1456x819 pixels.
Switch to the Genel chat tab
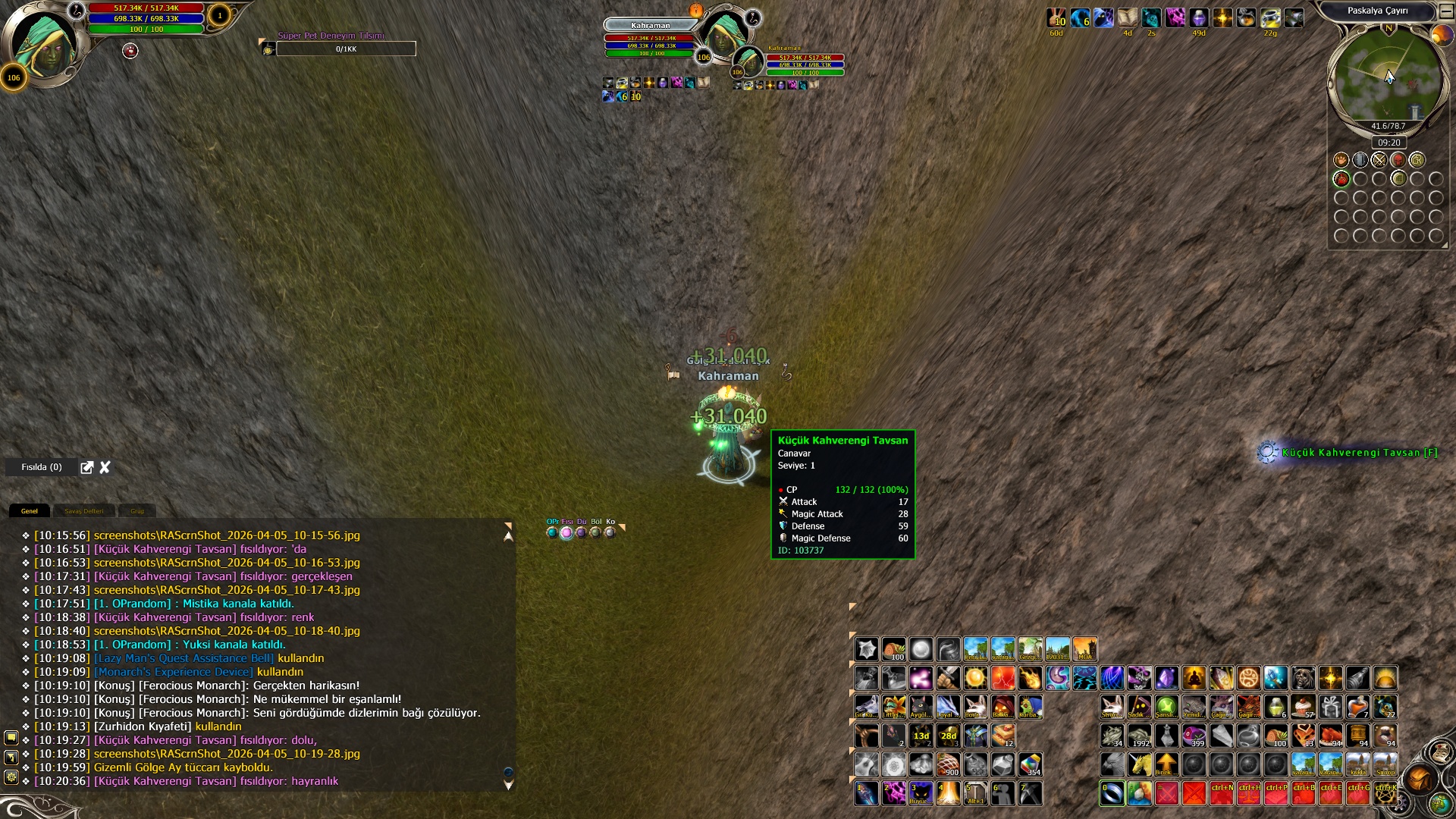click(x=30, y=511)
